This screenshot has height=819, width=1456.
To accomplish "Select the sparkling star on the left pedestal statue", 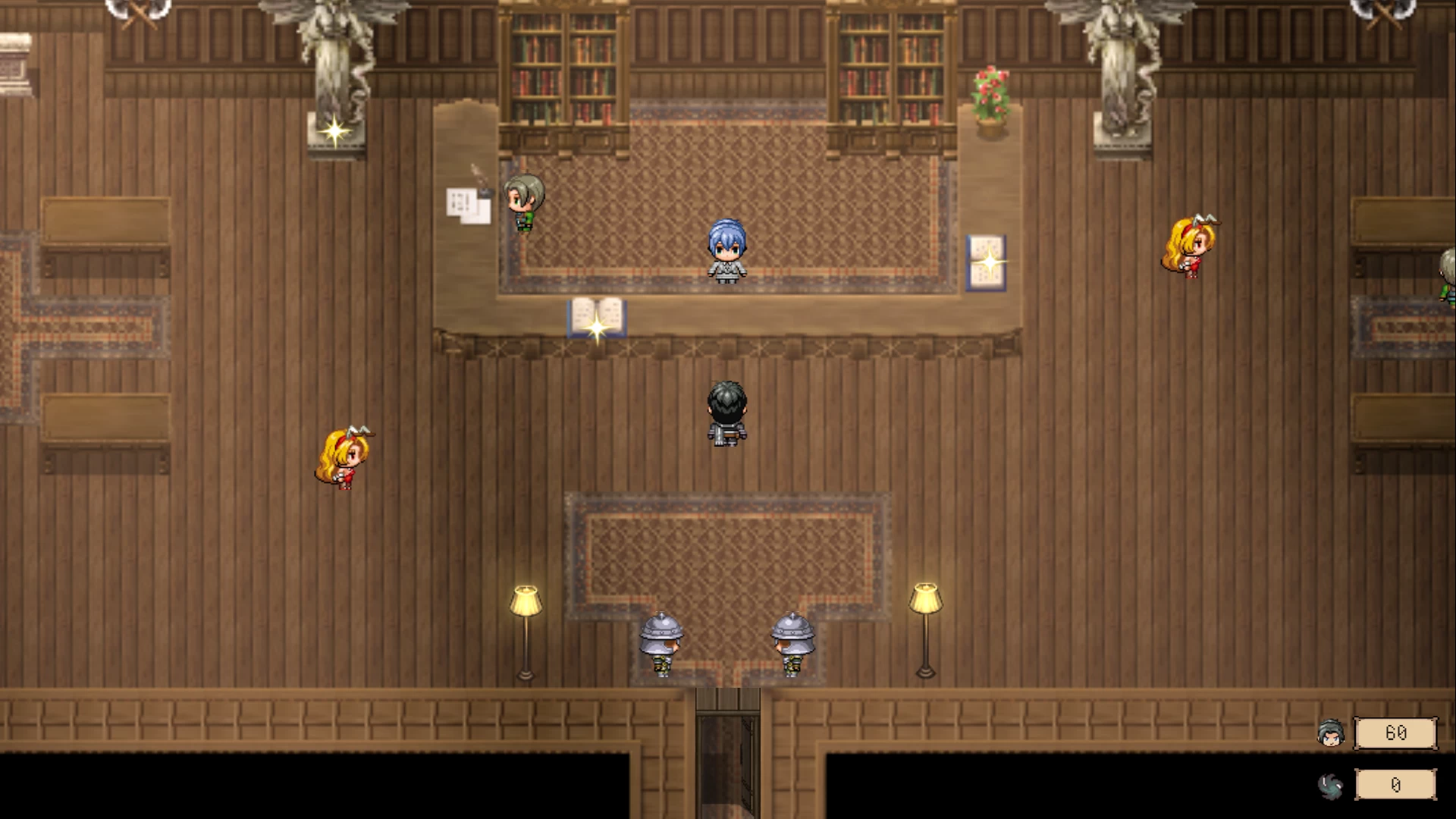I will [x=334, y=133].
